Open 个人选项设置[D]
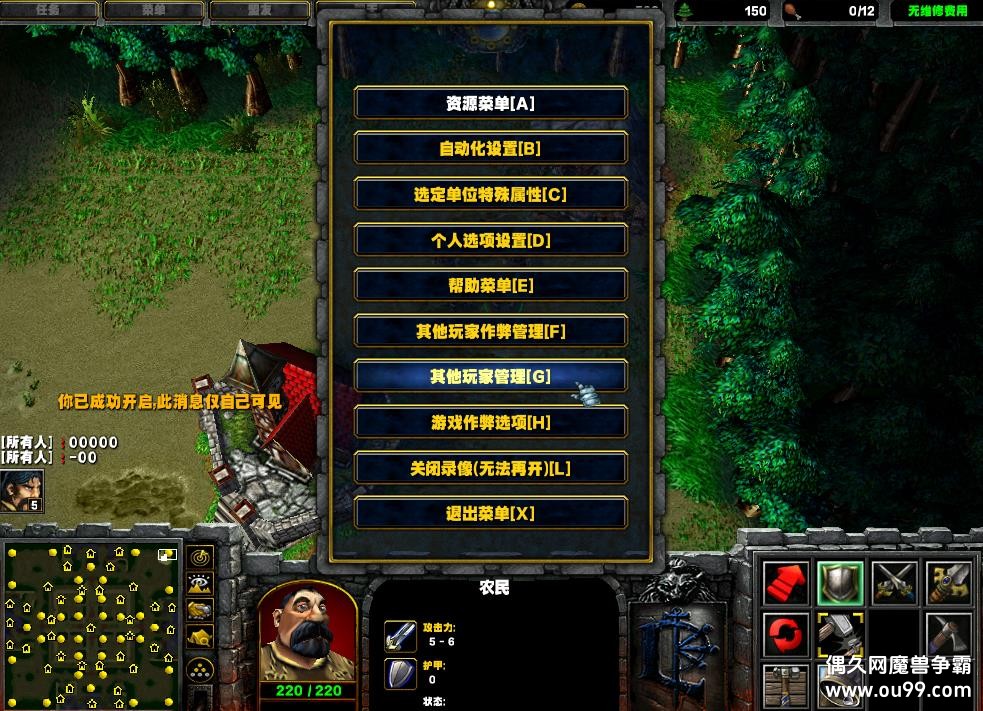Image resolution: width=983 pixels, height=711 pixels. pyautogui.click(x=491, y=240)
